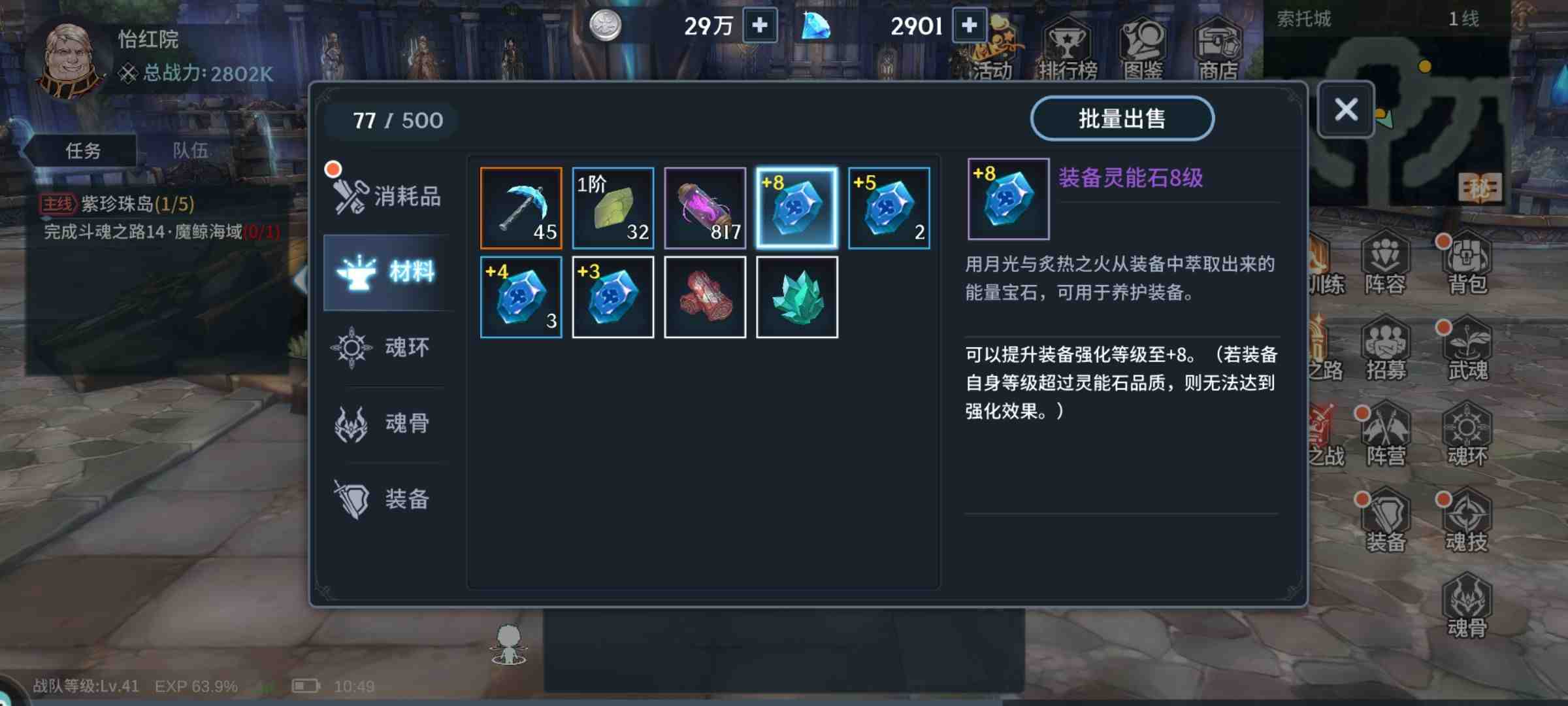This screenshot has height=706, width=1568.
Task: Switch to the 消耗品 consumables category
Action: pos(387,195)
